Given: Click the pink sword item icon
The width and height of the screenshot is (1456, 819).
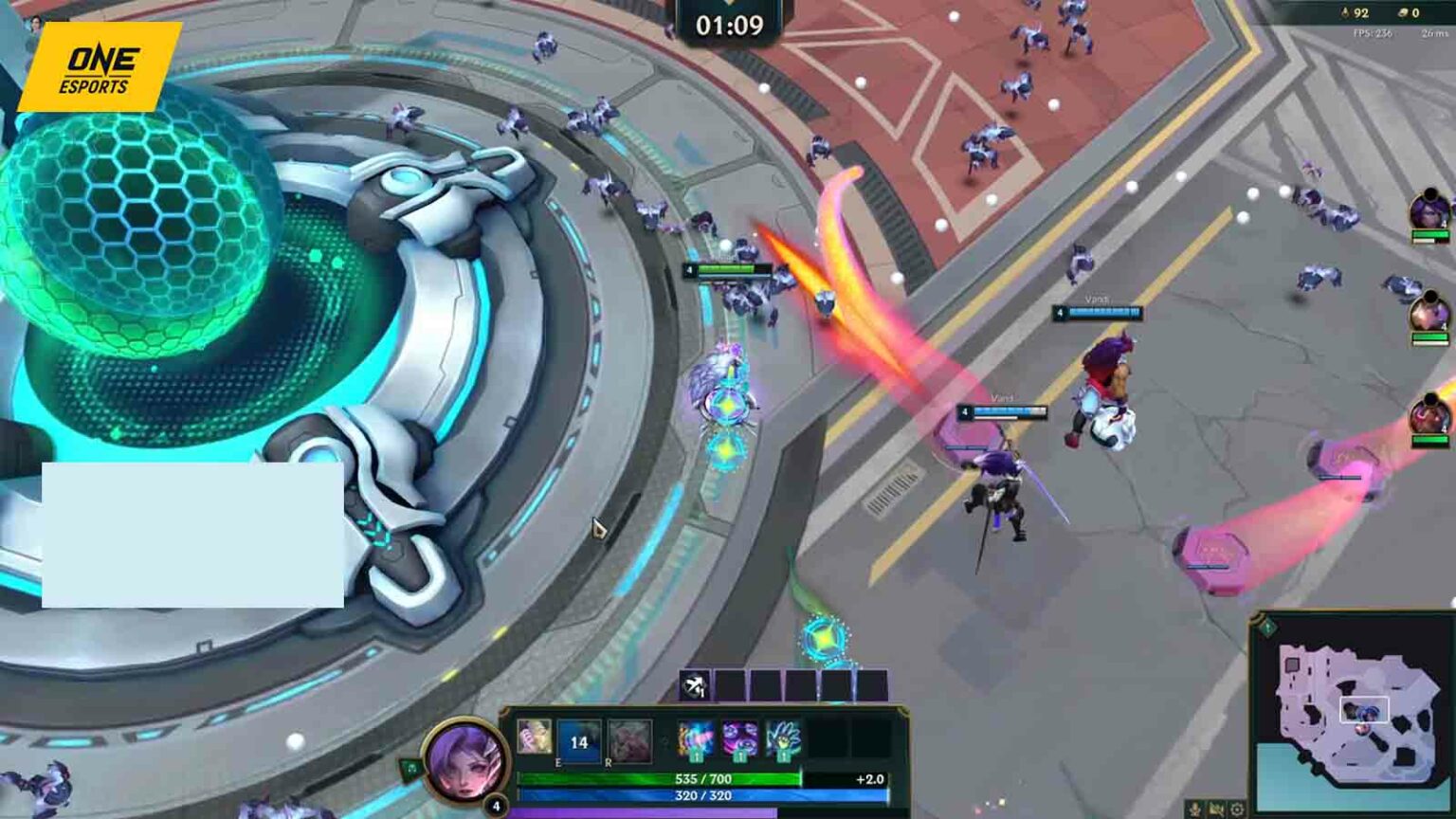Looking at the screenshot, I should tap(696, 739).
